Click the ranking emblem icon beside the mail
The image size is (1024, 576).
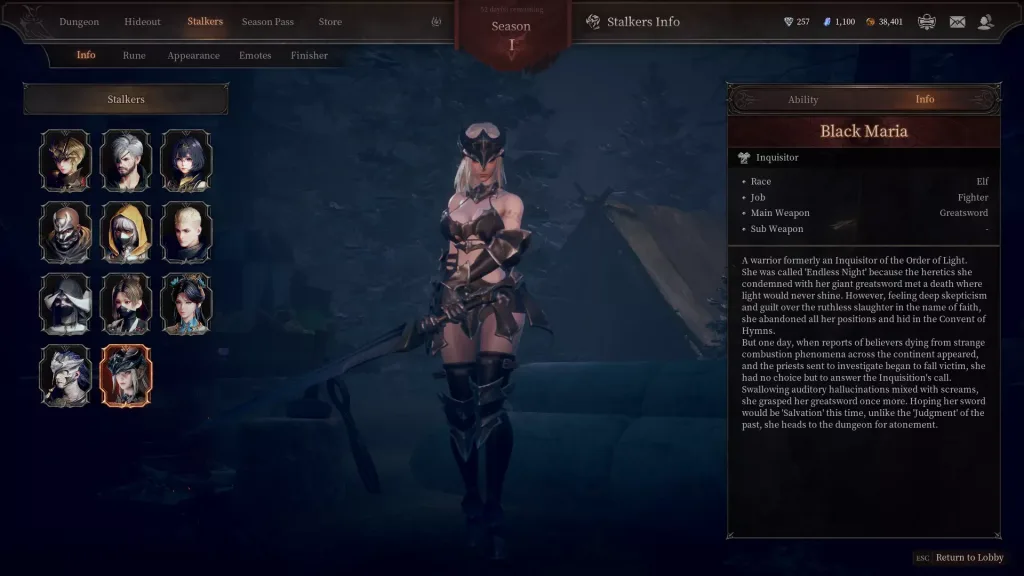927,22
